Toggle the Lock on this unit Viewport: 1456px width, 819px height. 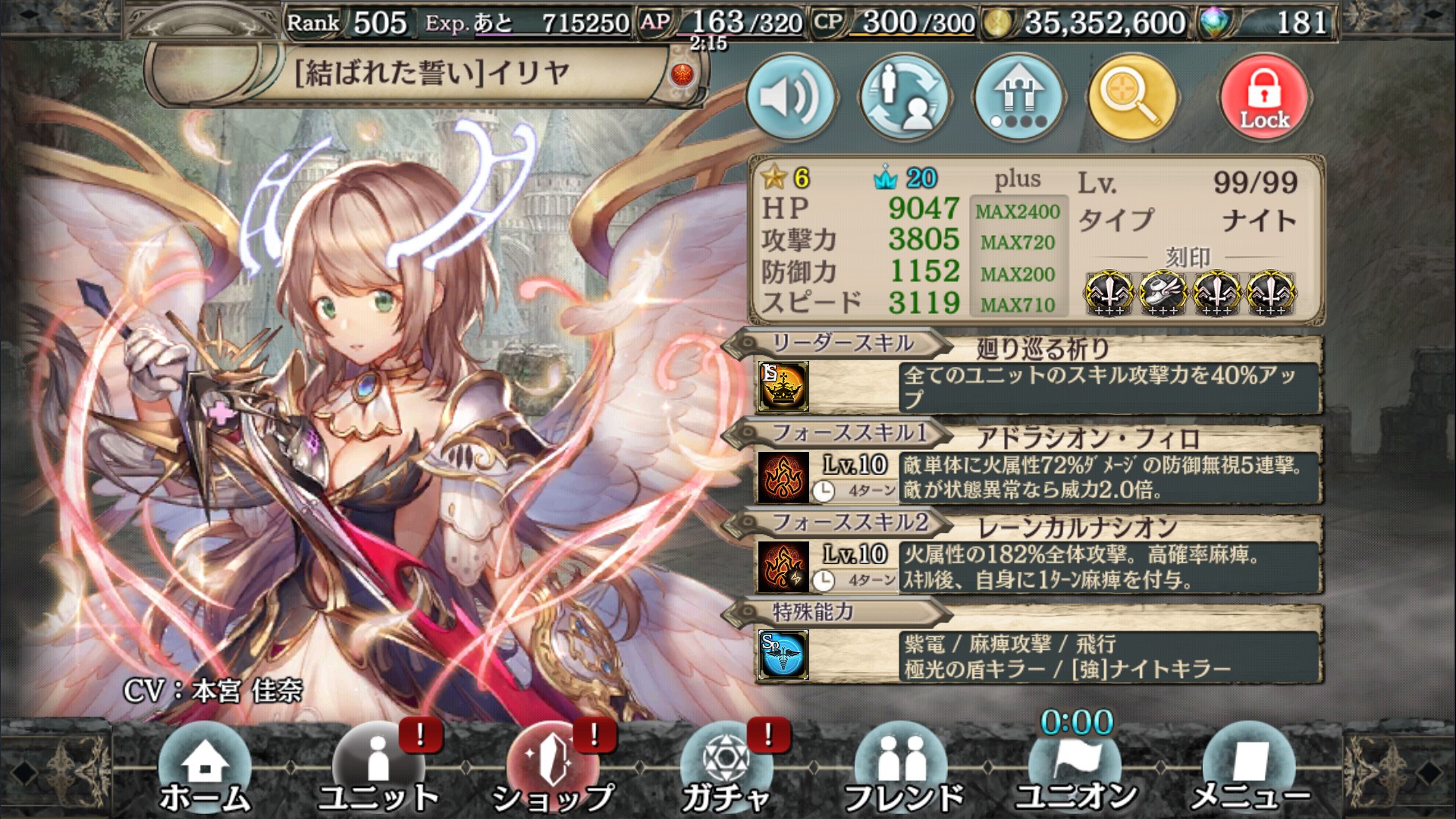(1263, 95)
